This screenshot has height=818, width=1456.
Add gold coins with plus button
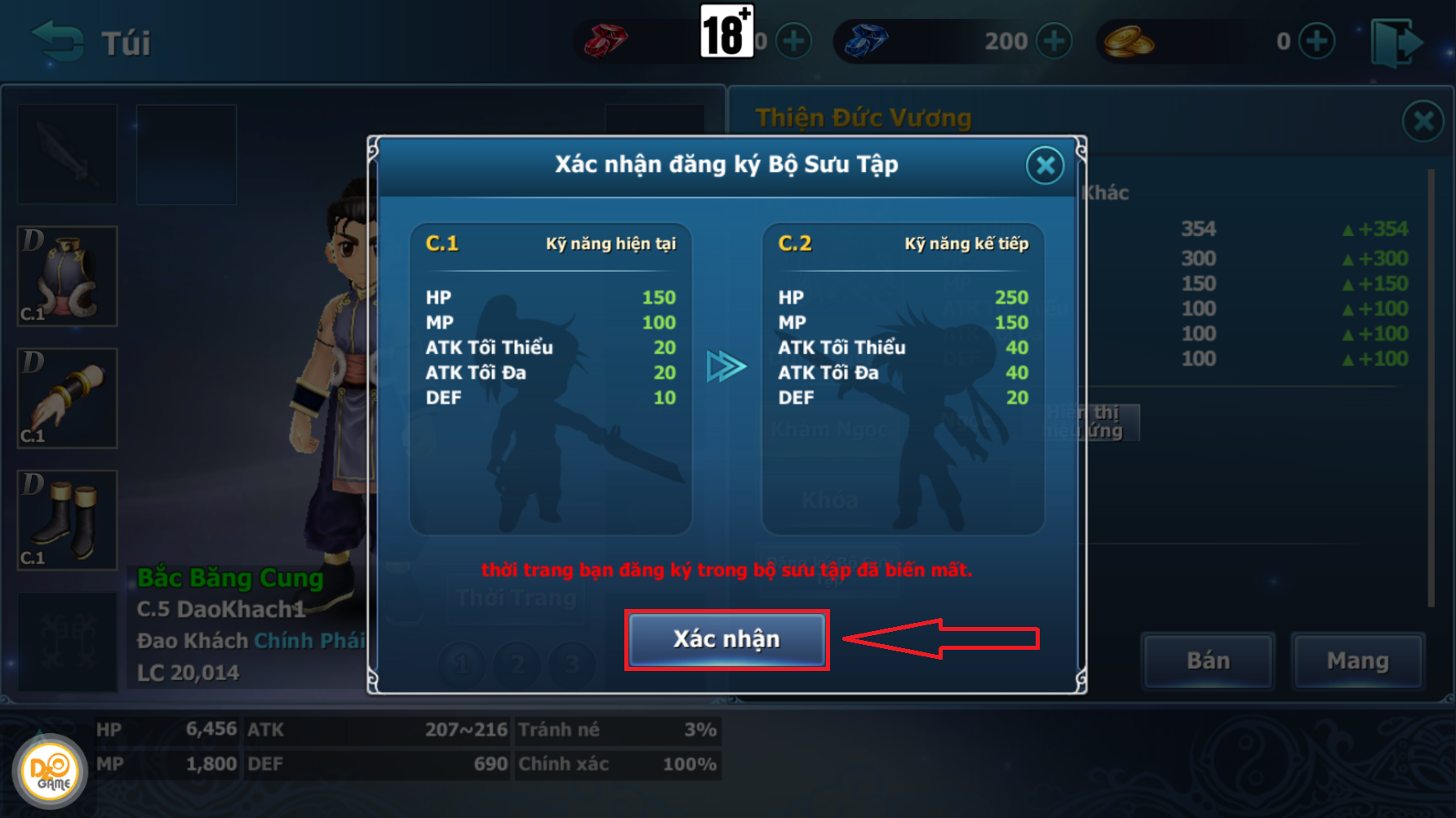coord(1316,41)
